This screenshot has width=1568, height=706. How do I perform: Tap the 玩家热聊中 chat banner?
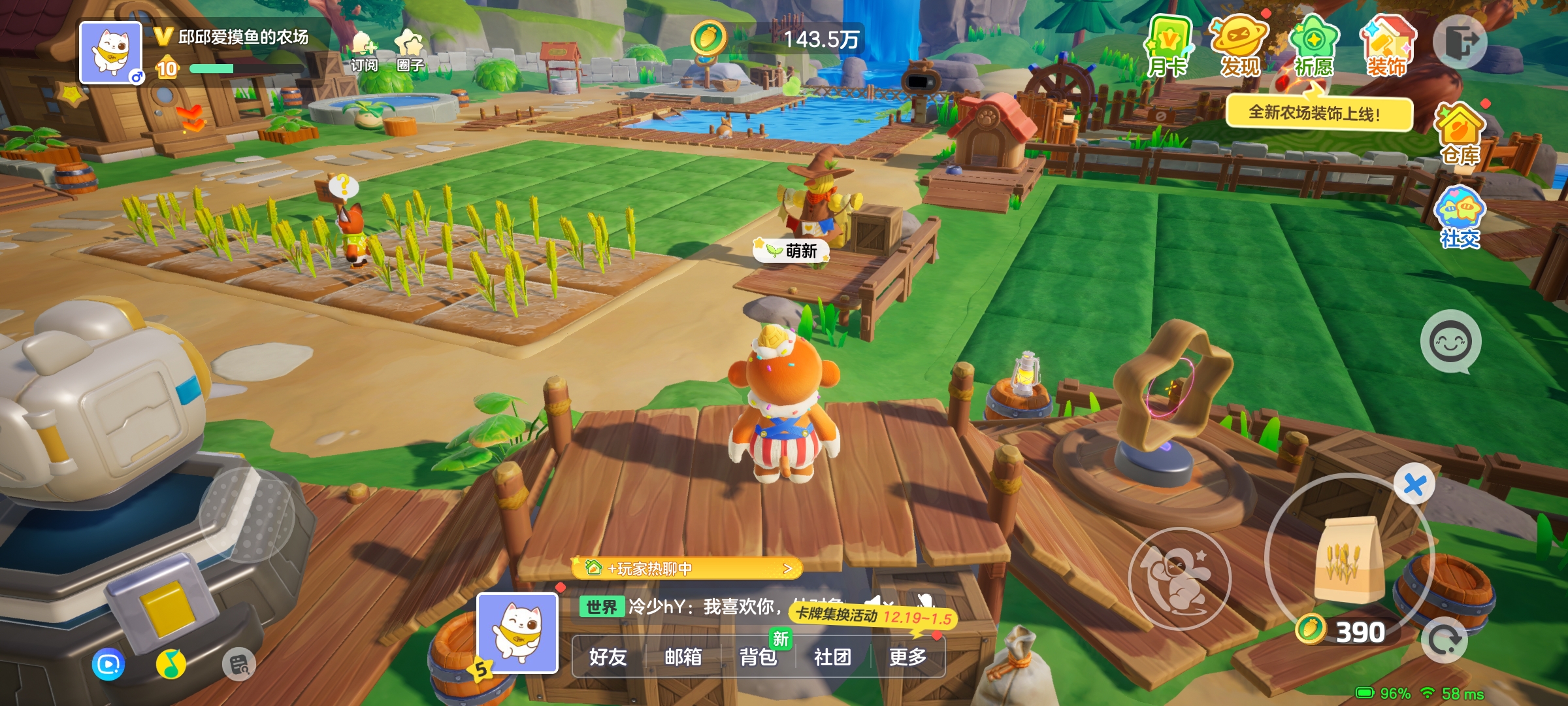click(686, 569)
